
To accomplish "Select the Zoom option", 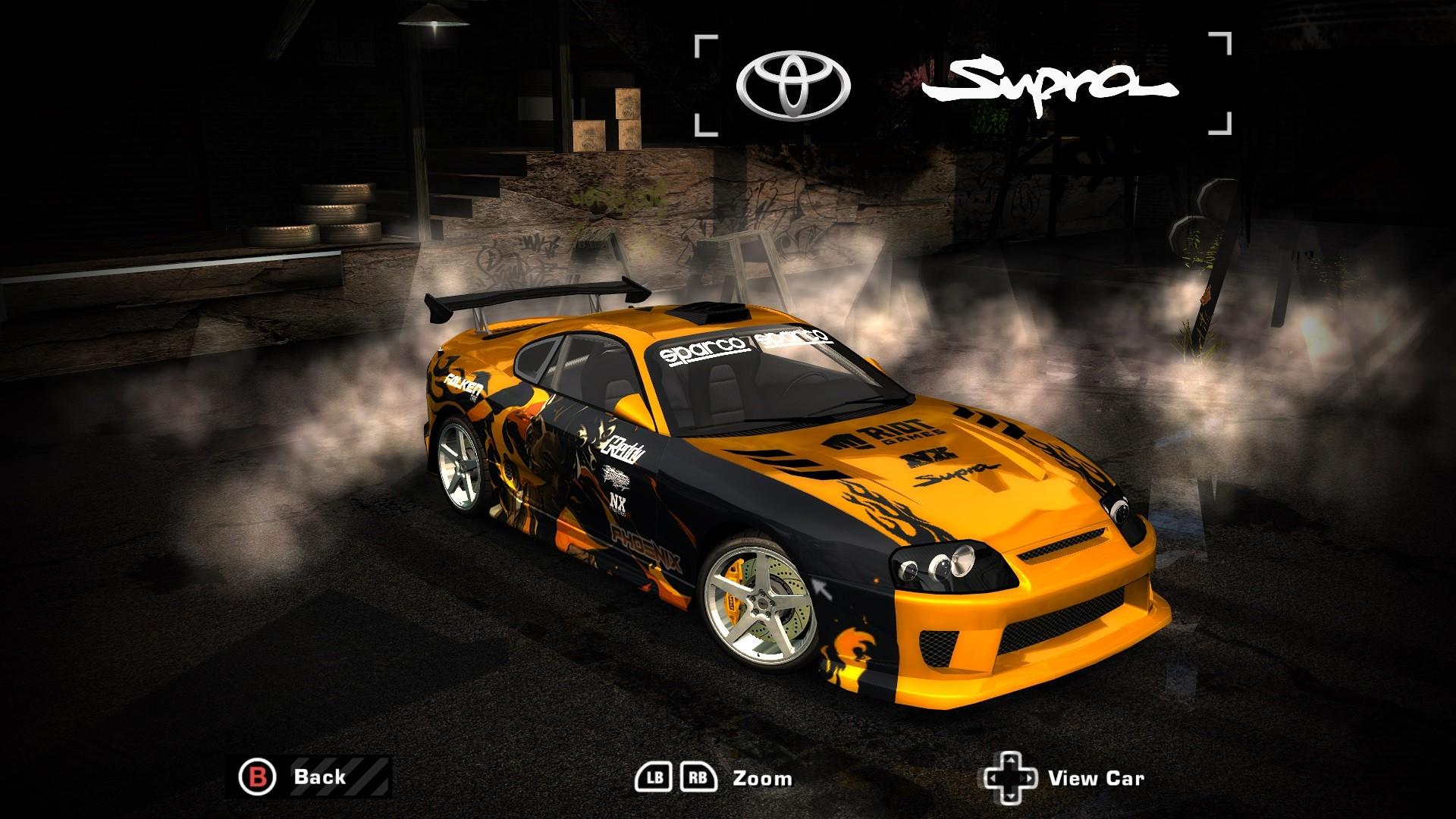I will 762,777.
